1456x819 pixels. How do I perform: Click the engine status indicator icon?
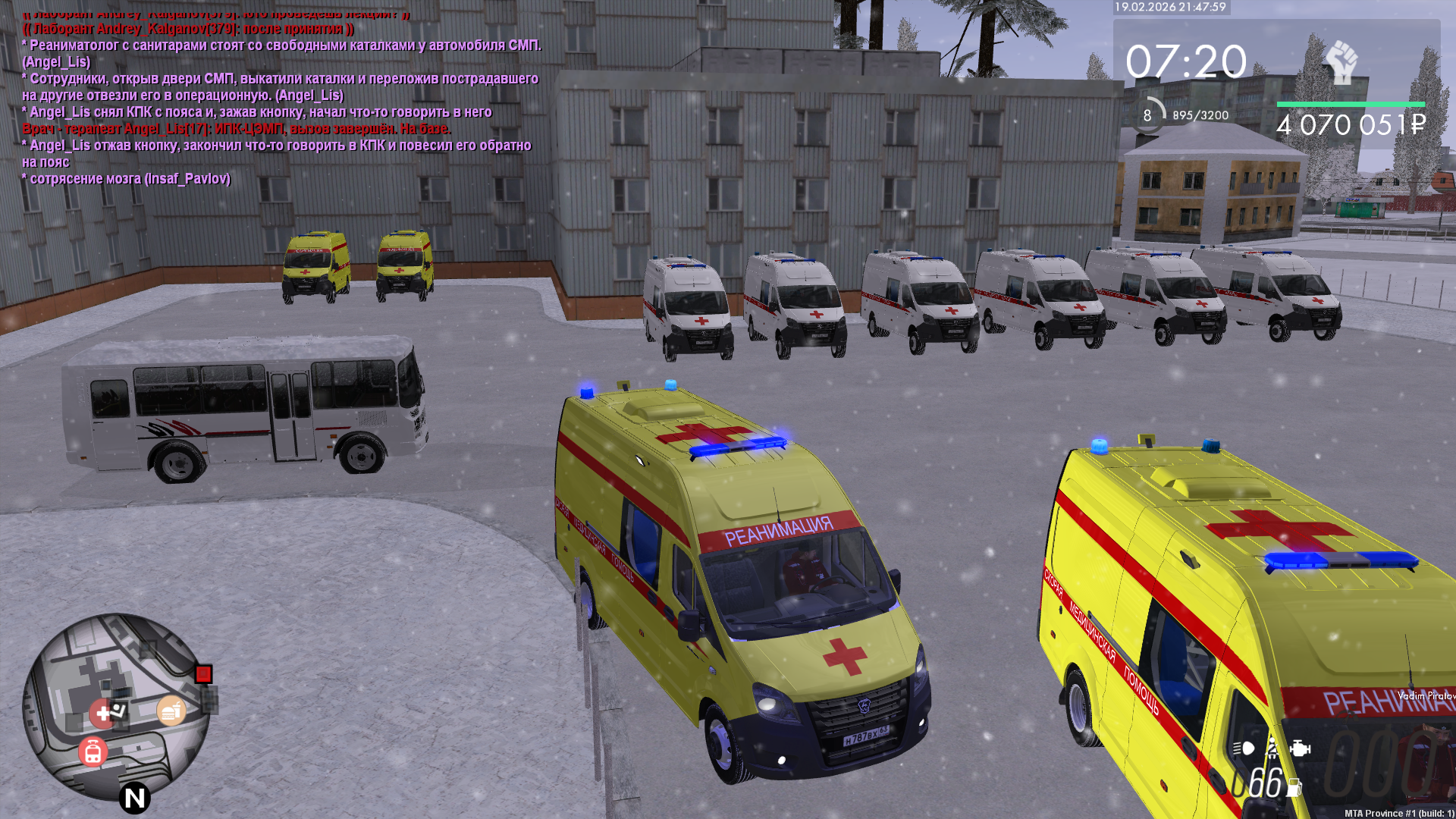1300,748
